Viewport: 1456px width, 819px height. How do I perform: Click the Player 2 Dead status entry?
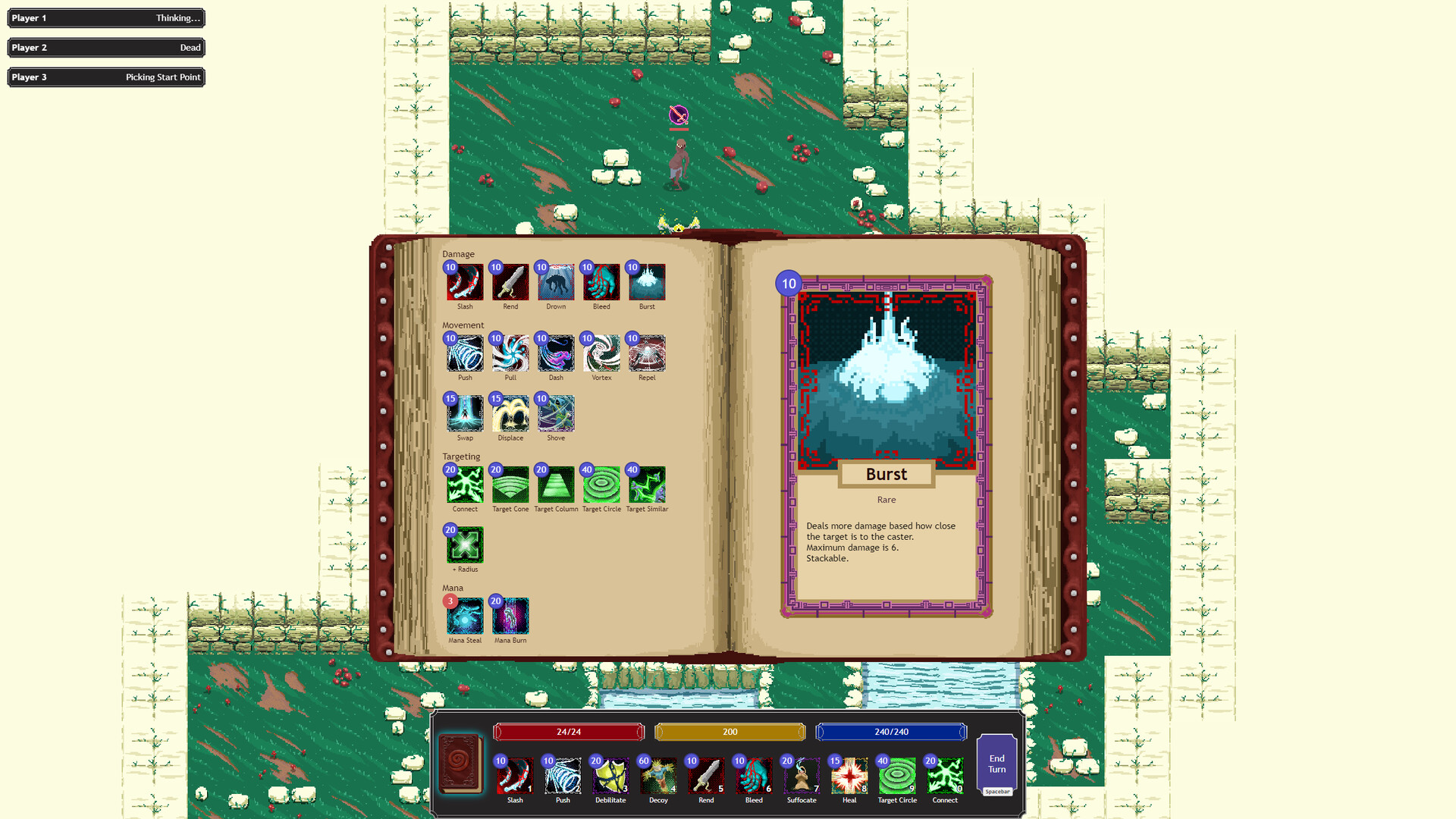[x=105, y=47]
